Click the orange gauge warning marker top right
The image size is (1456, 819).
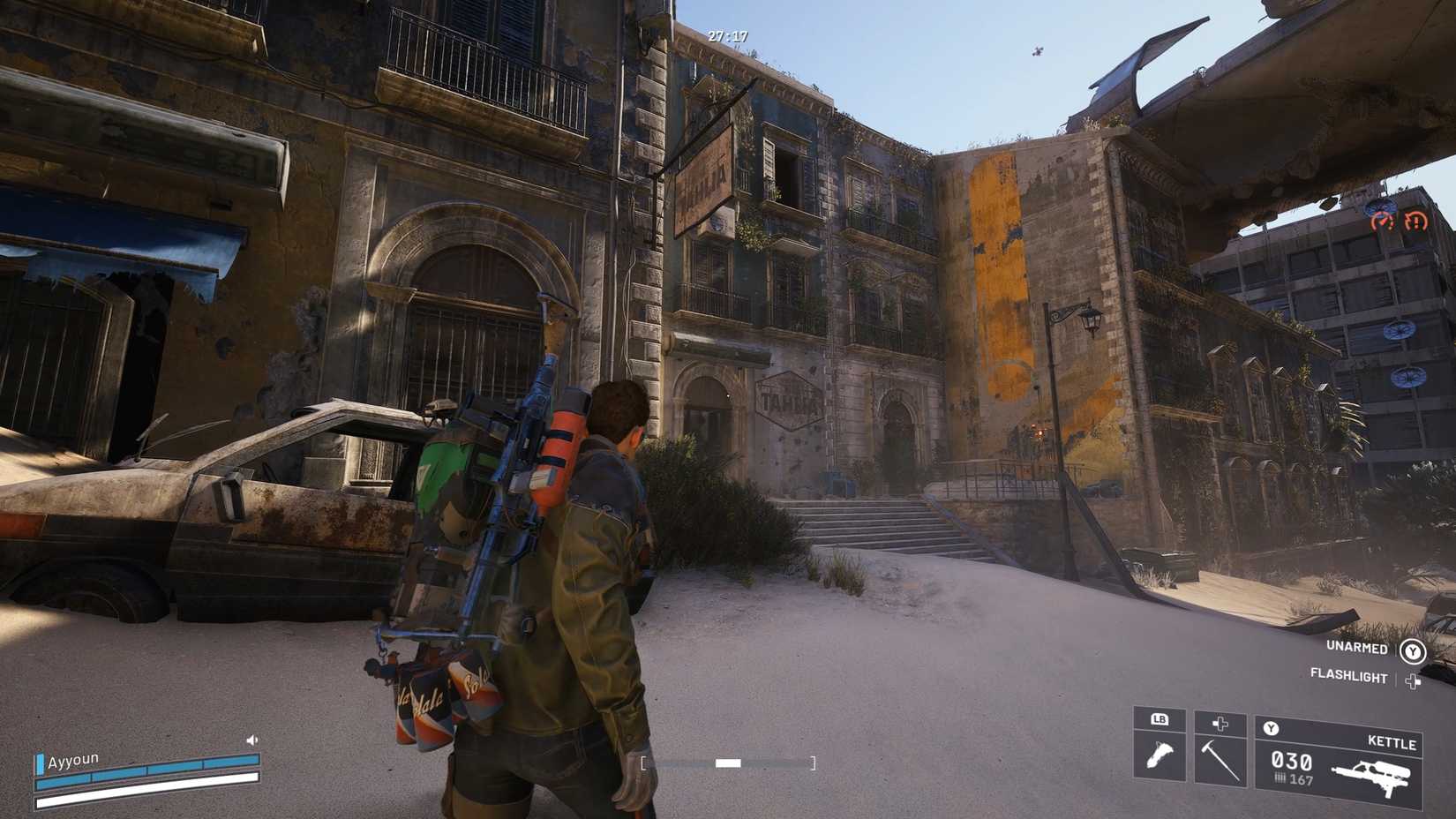(x=1384, y=221)
